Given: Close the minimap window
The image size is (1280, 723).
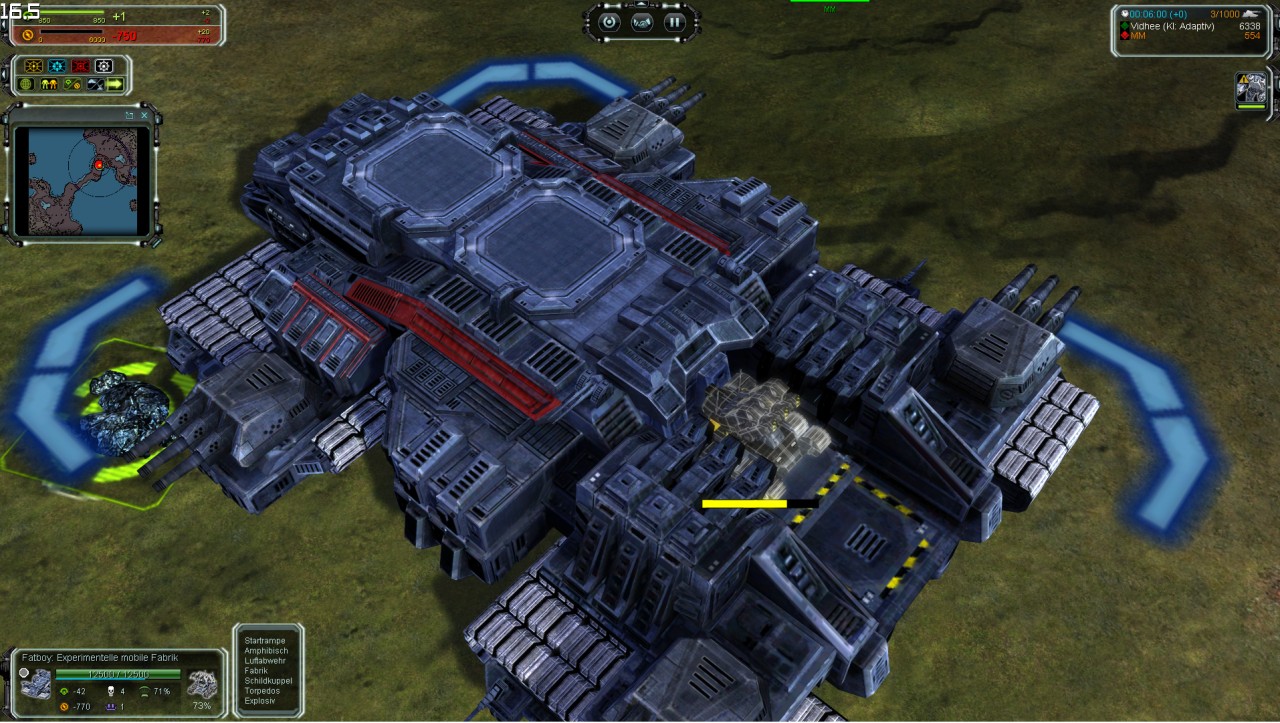Looking at the screenshot, I should click(x=145, y=115).
